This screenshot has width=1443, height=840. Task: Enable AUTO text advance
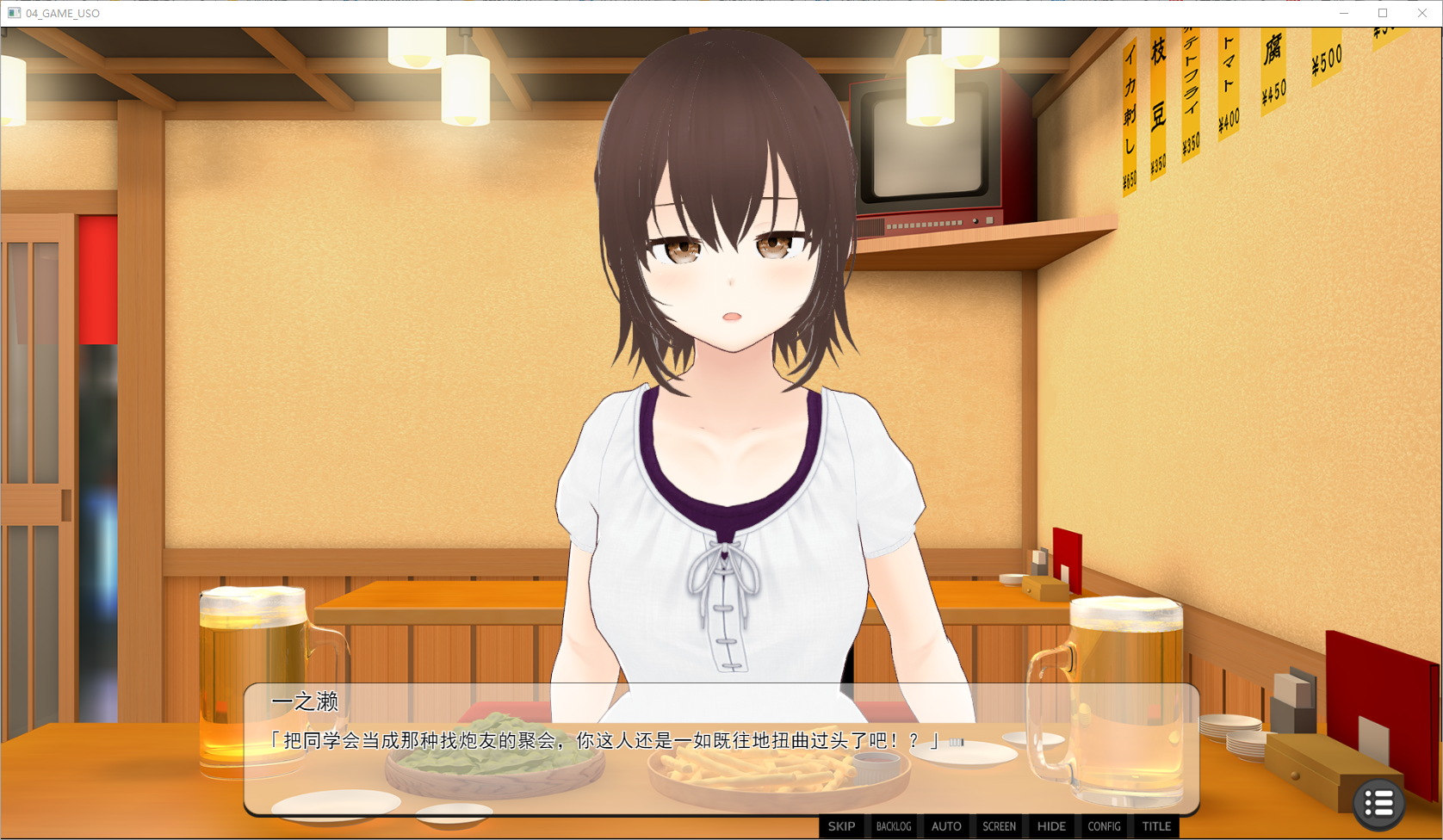pos(946,826)
